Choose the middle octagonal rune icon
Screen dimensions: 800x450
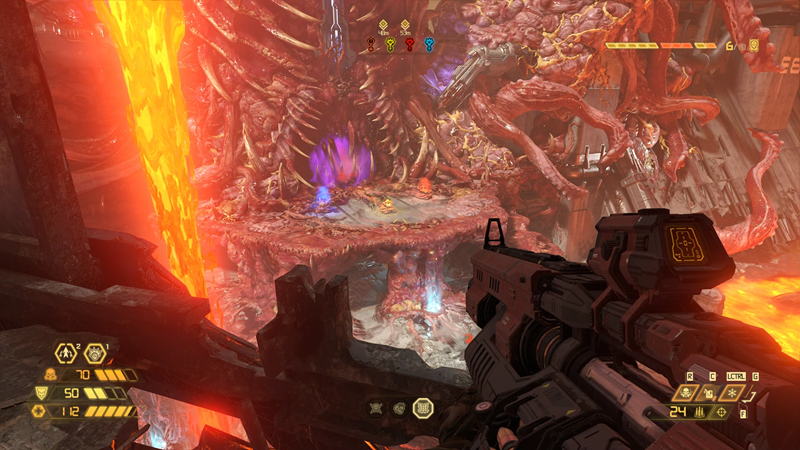click(398, 408)
